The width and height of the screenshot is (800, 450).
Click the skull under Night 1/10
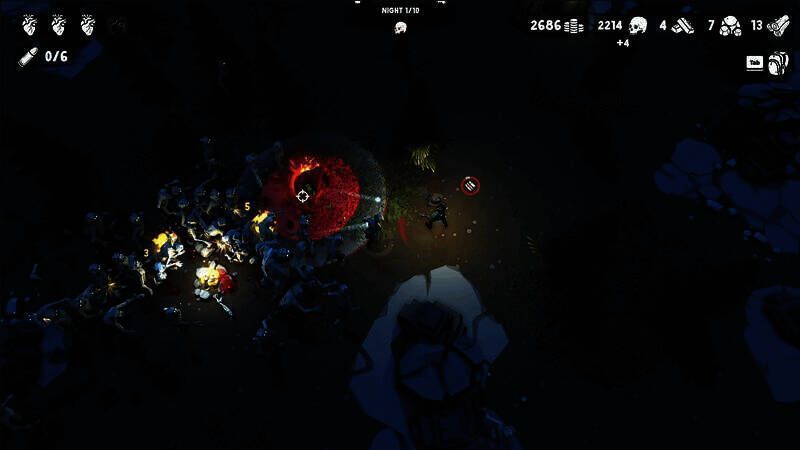[x=400, y=27]
